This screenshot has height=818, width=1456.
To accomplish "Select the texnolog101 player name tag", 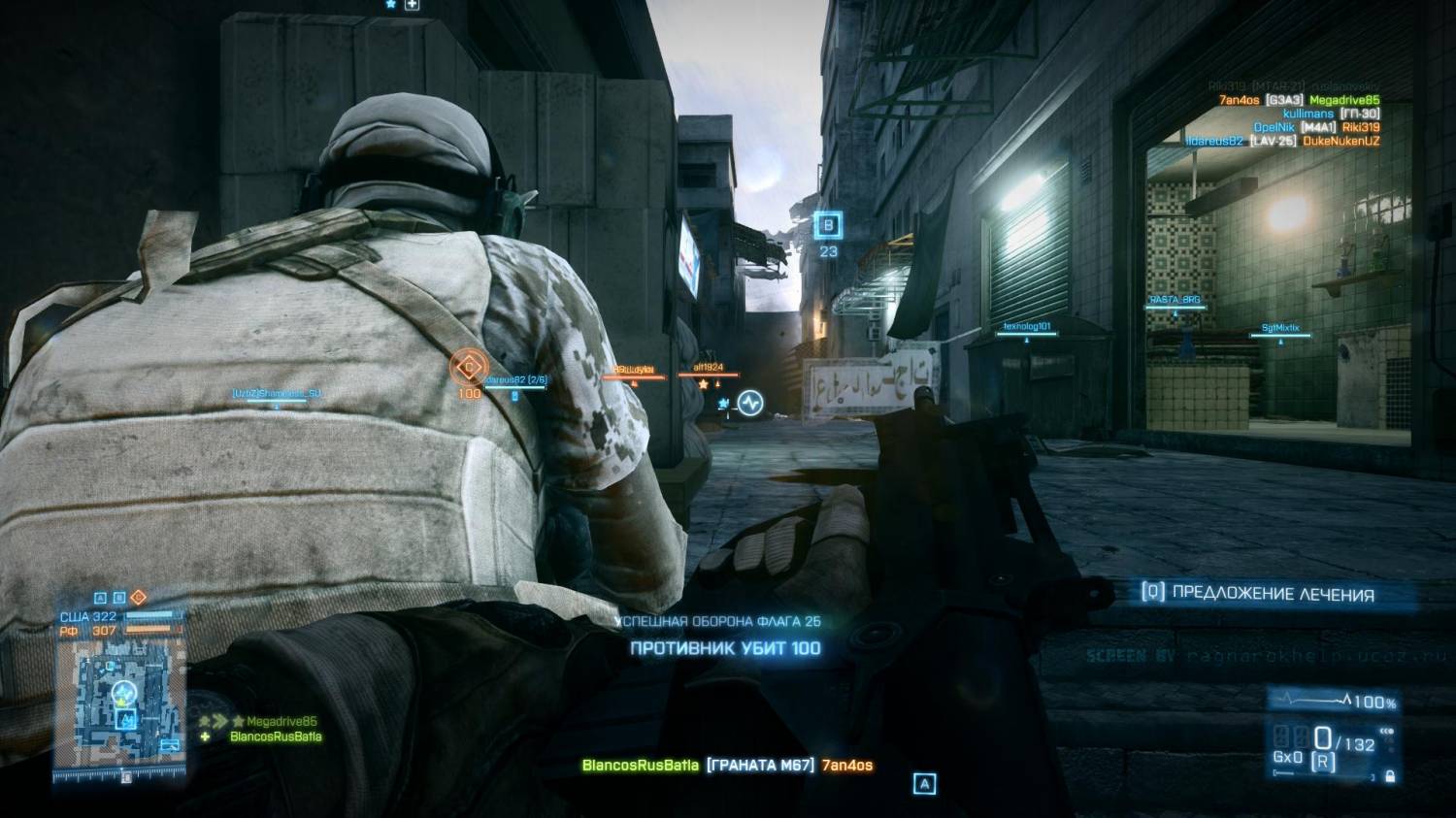I will pos(1026,327).
